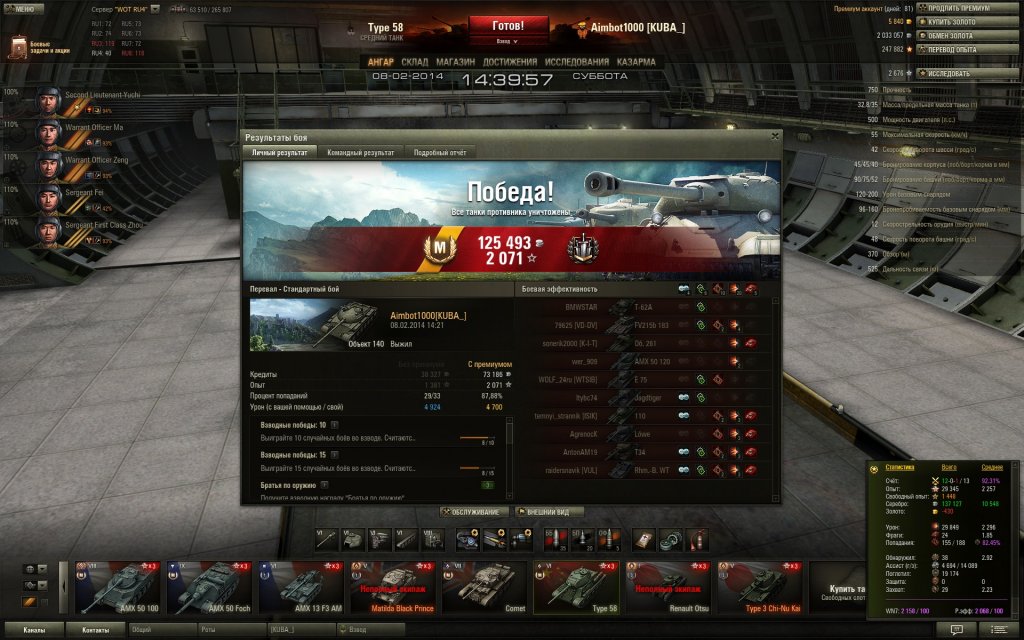
Task: Choose the Comet tank in the carousel
Action: (x=484, y=588)
